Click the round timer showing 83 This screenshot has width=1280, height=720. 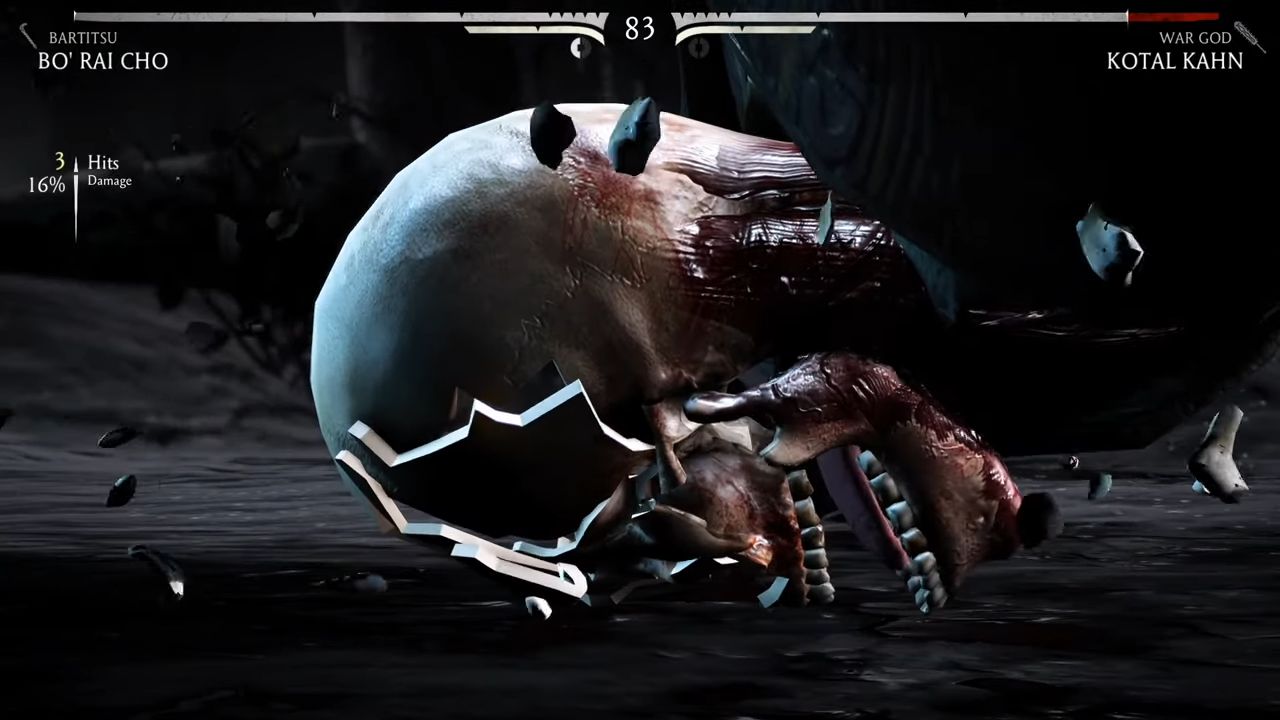639,28
